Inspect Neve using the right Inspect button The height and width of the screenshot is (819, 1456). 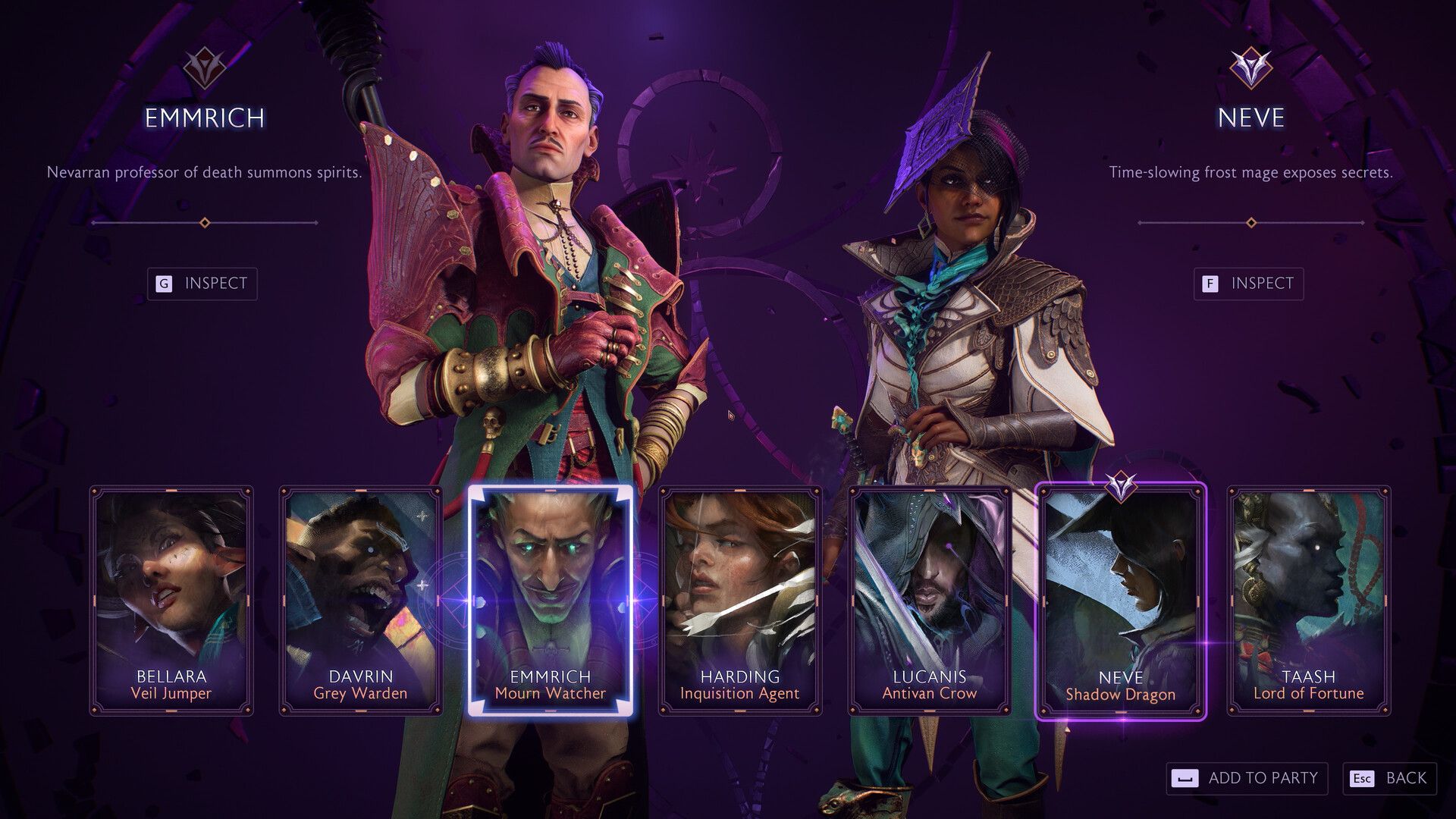[x=1247, y=284]
